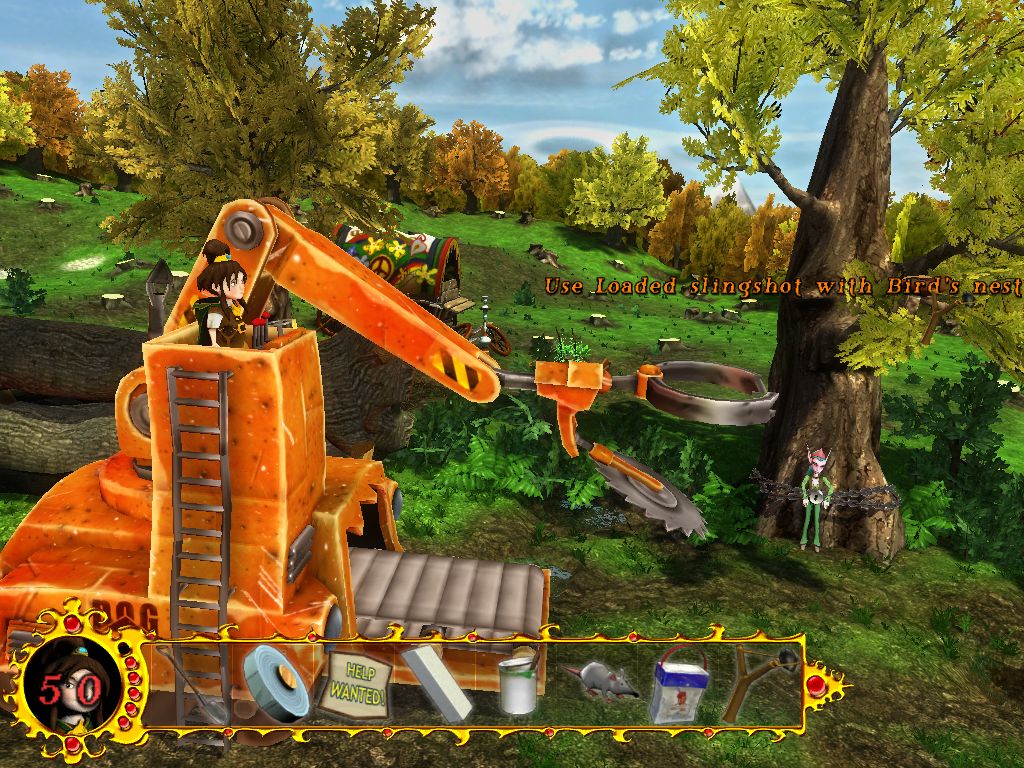The height and width of the screenshot is (768, 1024).
Task: Pick the blue-lidded container with red handle
Action: [679, 687]
